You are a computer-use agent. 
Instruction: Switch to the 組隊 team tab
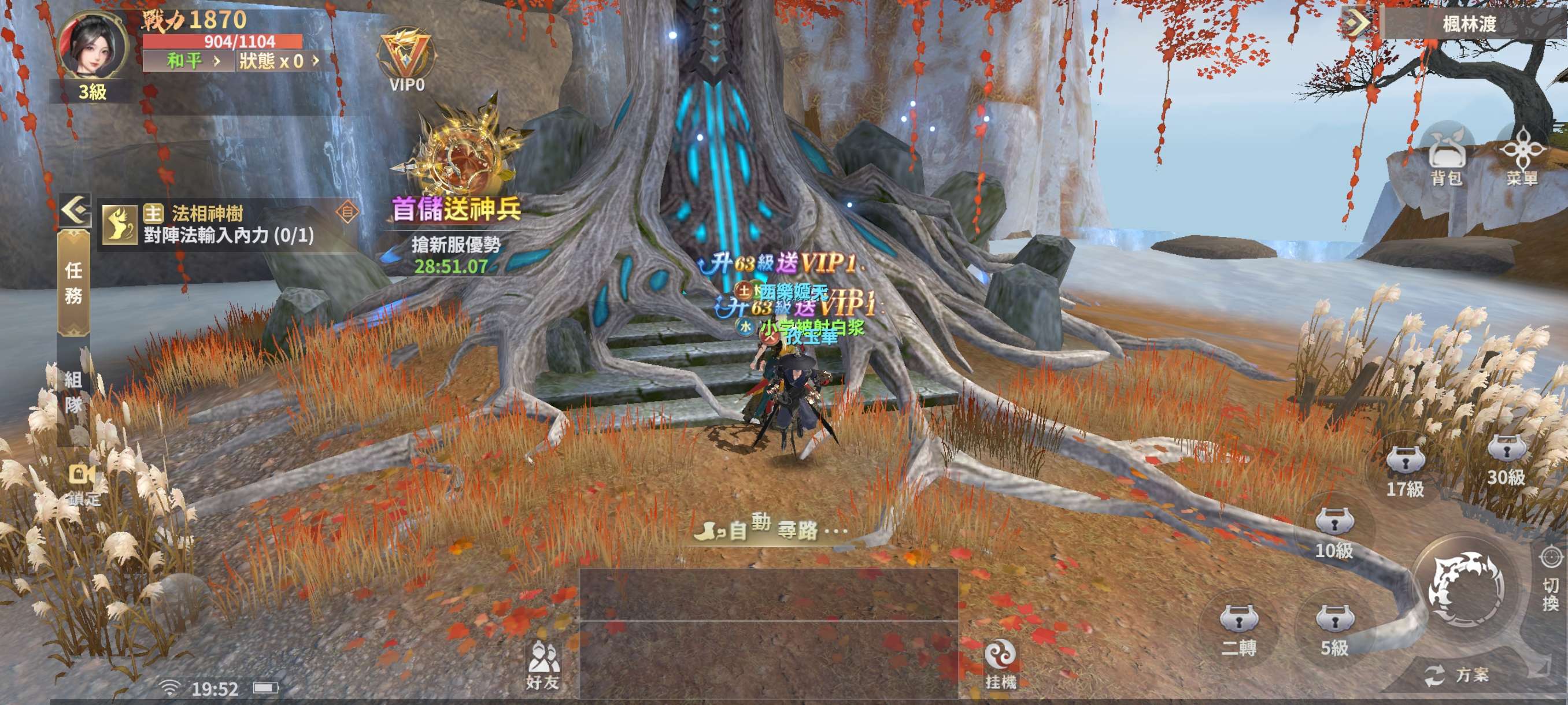point(73,392)
